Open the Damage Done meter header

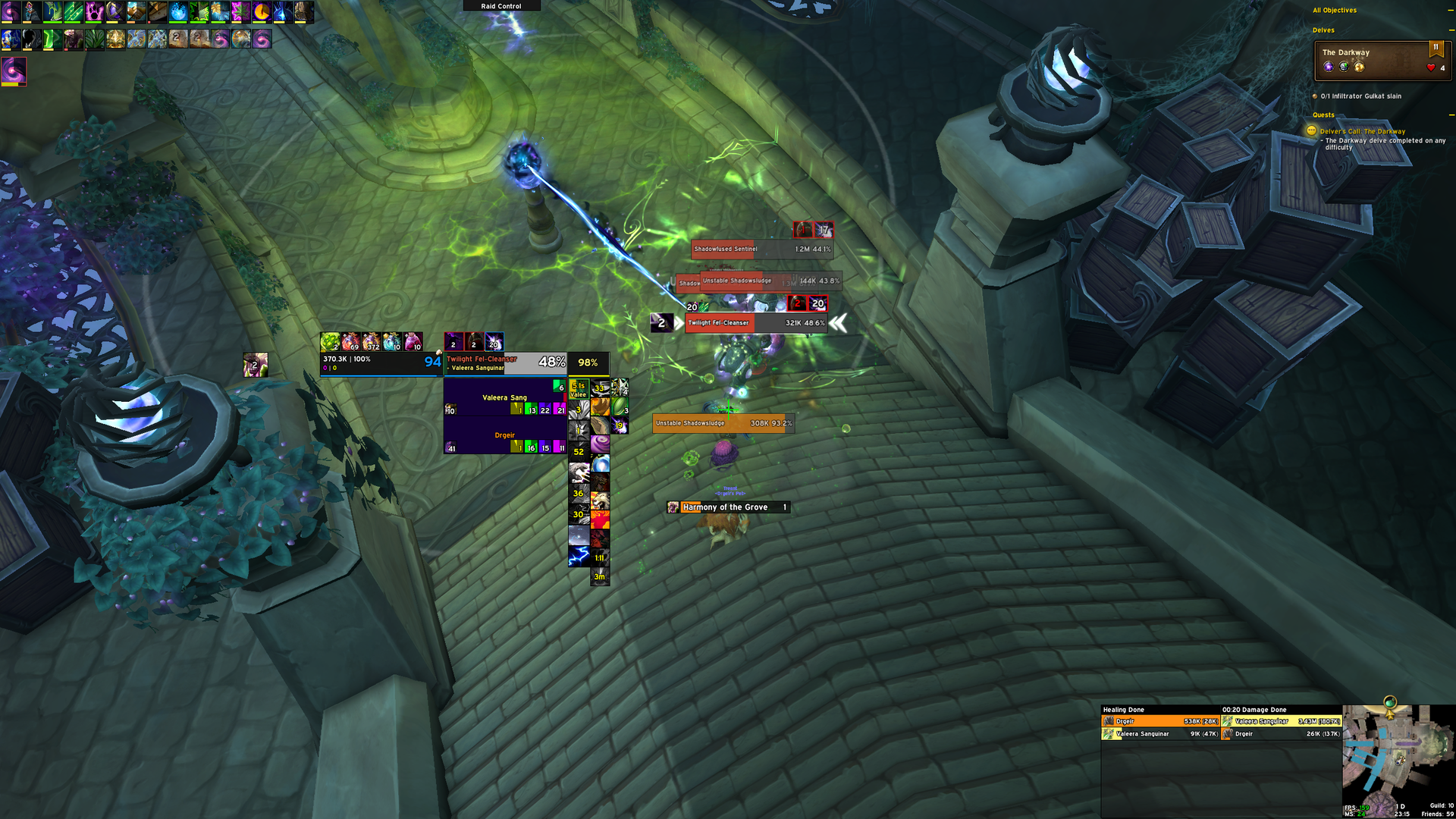click(x=1254, y=710)
